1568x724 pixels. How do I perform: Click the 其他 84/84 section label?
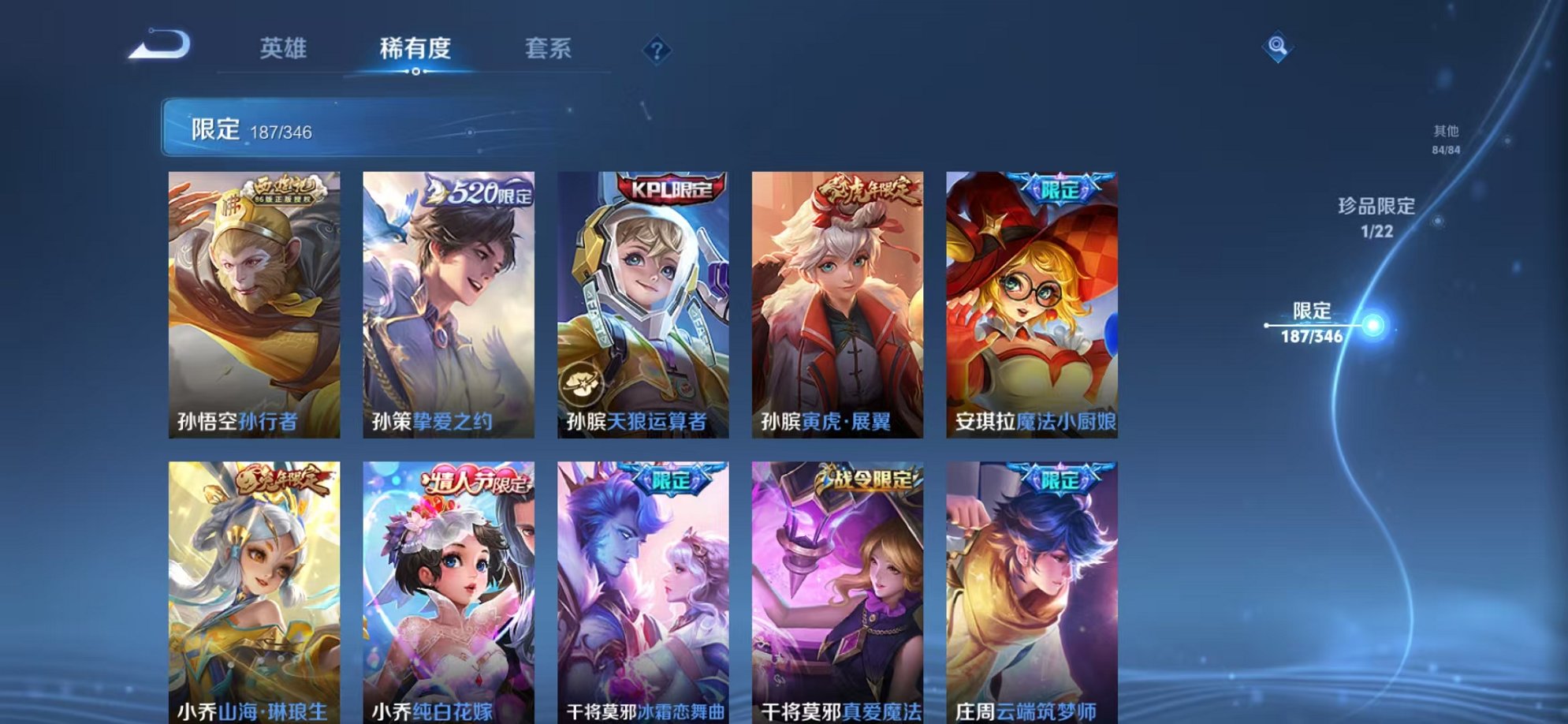(1447, 138)
